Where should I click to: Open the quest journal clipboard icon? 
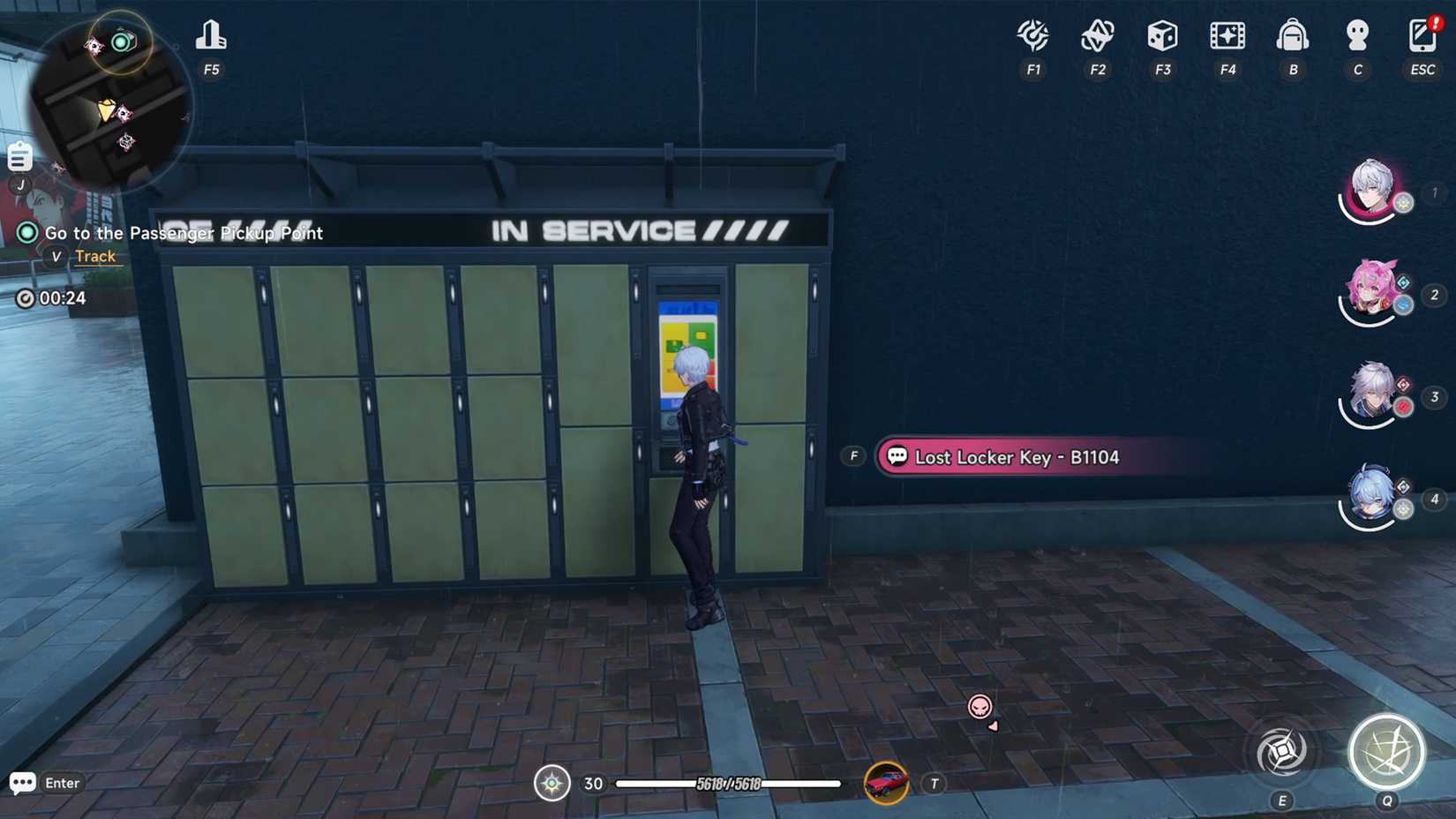19,156
